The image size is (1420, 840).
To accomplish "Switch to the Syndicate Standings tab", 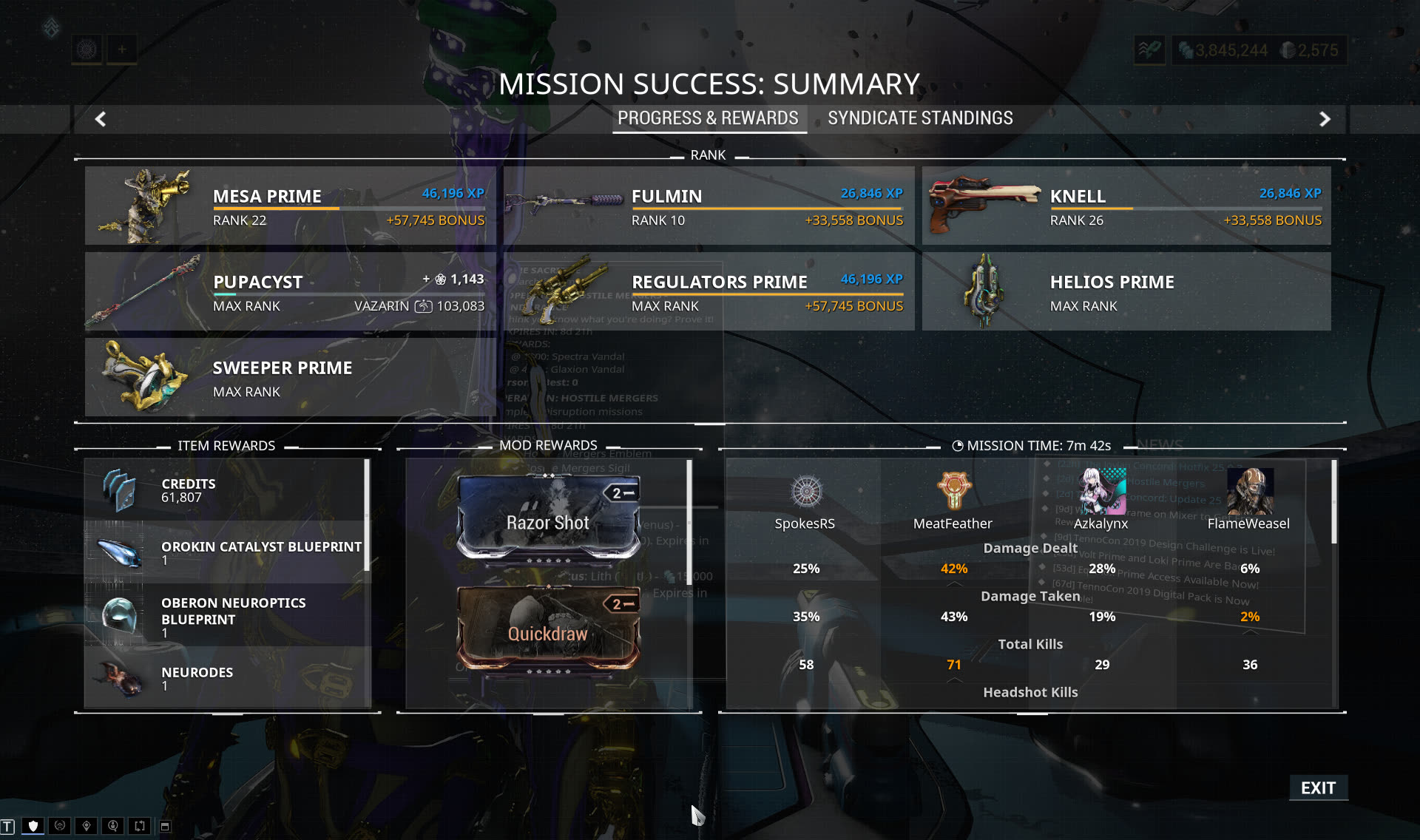I will click(920, 118).
